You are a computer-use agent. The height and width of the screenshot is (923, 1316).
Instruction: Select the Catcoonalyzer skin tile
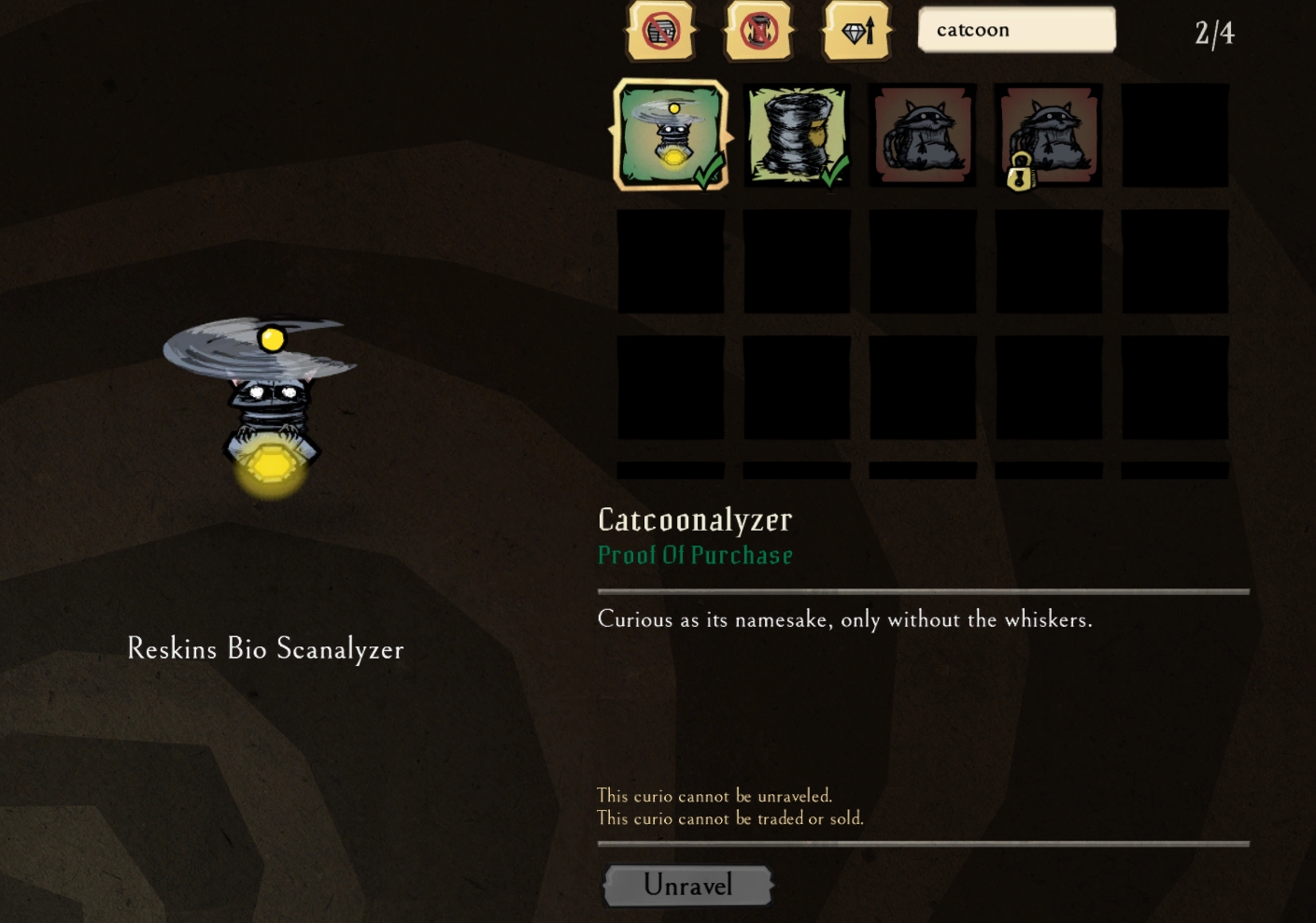click(671, 135)
